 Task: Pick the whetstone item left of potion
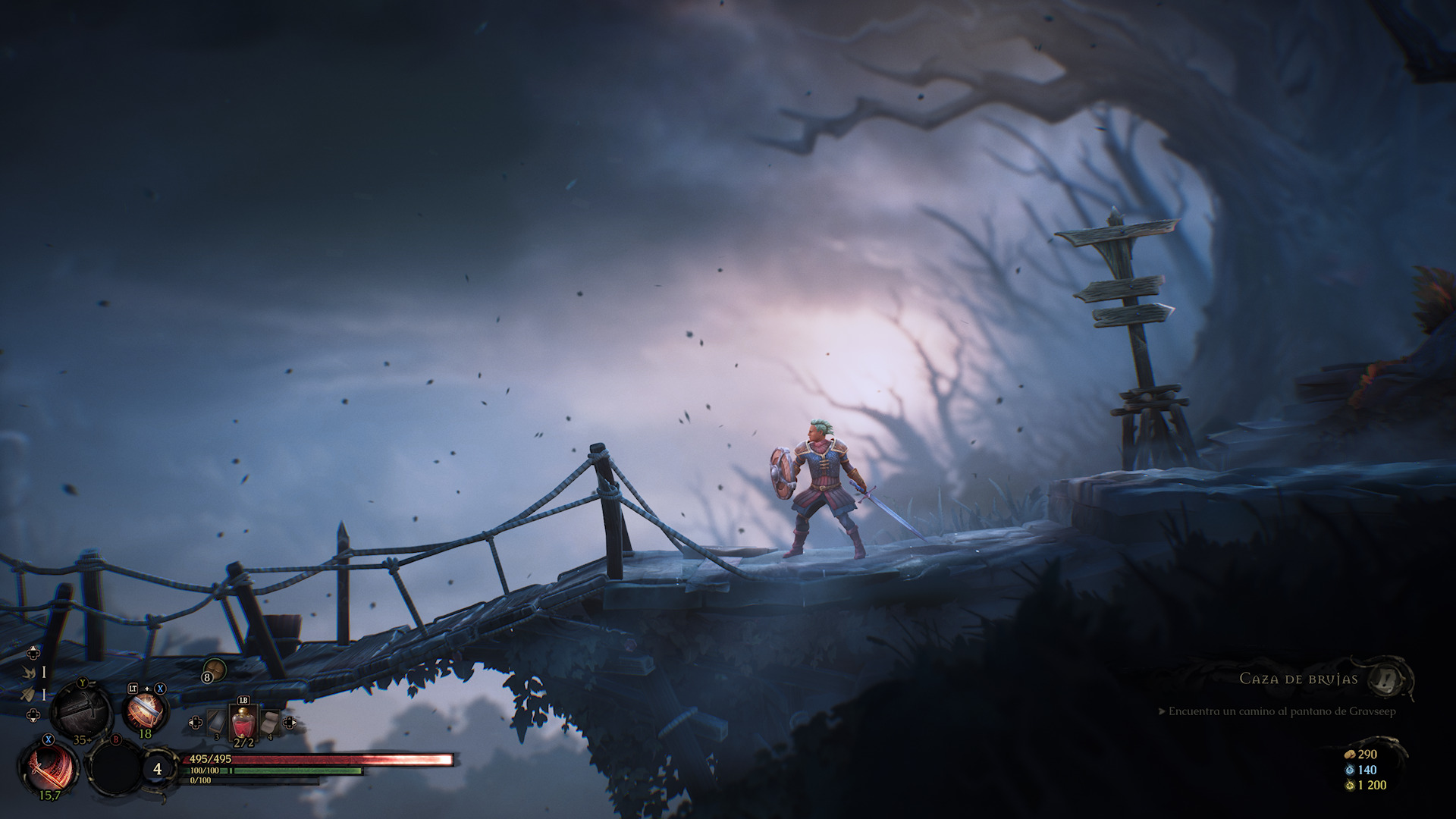click(217, 724)
